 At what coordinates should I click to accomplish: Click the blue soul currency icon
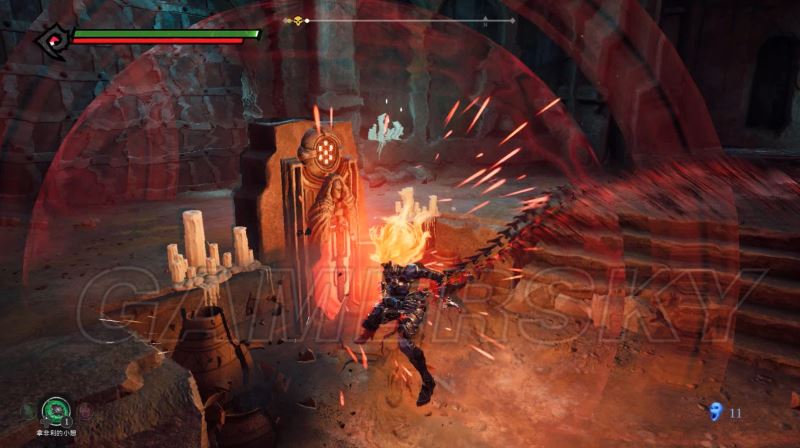(x=714, y=411)
